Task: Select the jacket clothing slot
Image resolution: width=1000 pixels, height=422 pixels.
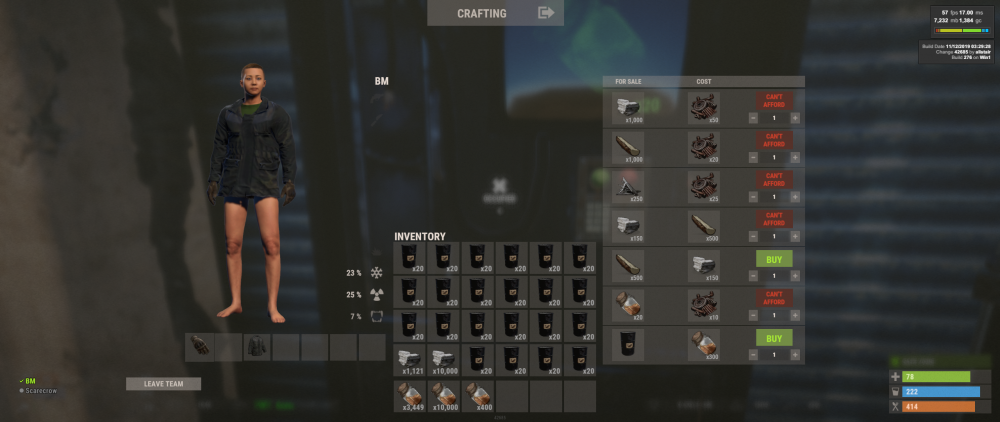Action: (257, 347)
